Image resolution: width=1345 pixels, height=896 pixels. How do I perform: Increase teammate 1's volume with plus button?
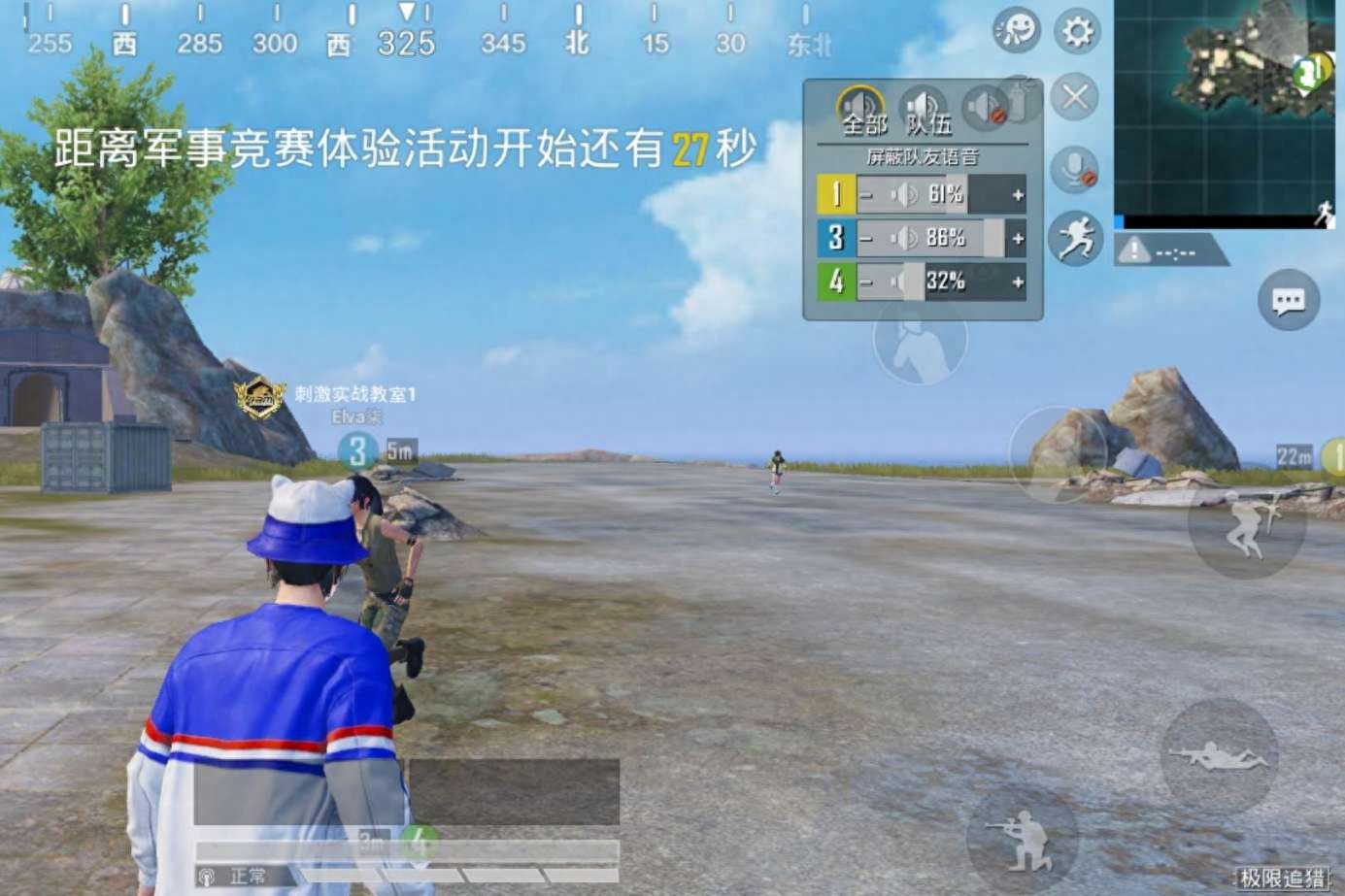[x=1017, y=194]
